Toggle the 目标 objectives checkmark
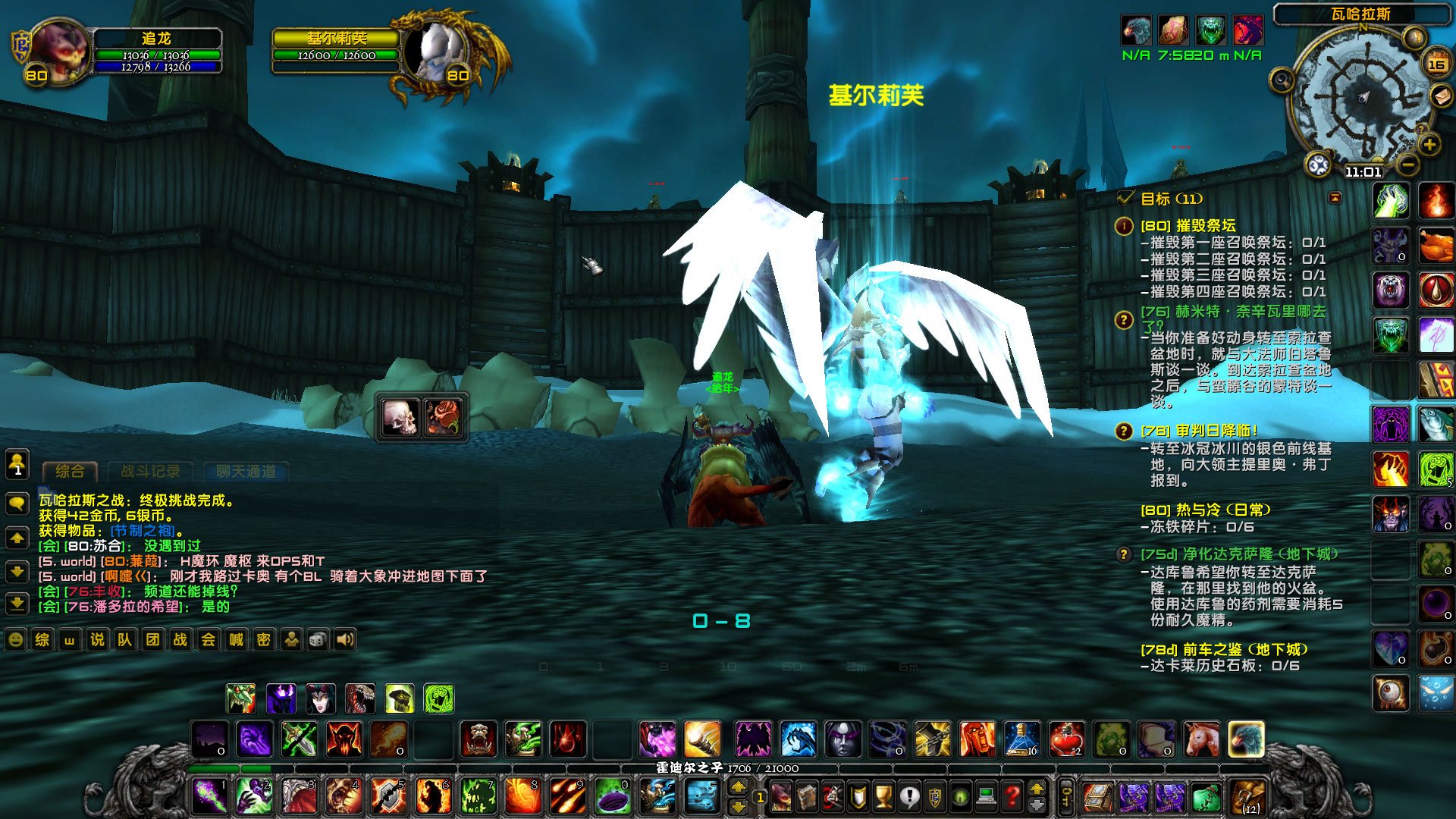 tap(1125, 198)
